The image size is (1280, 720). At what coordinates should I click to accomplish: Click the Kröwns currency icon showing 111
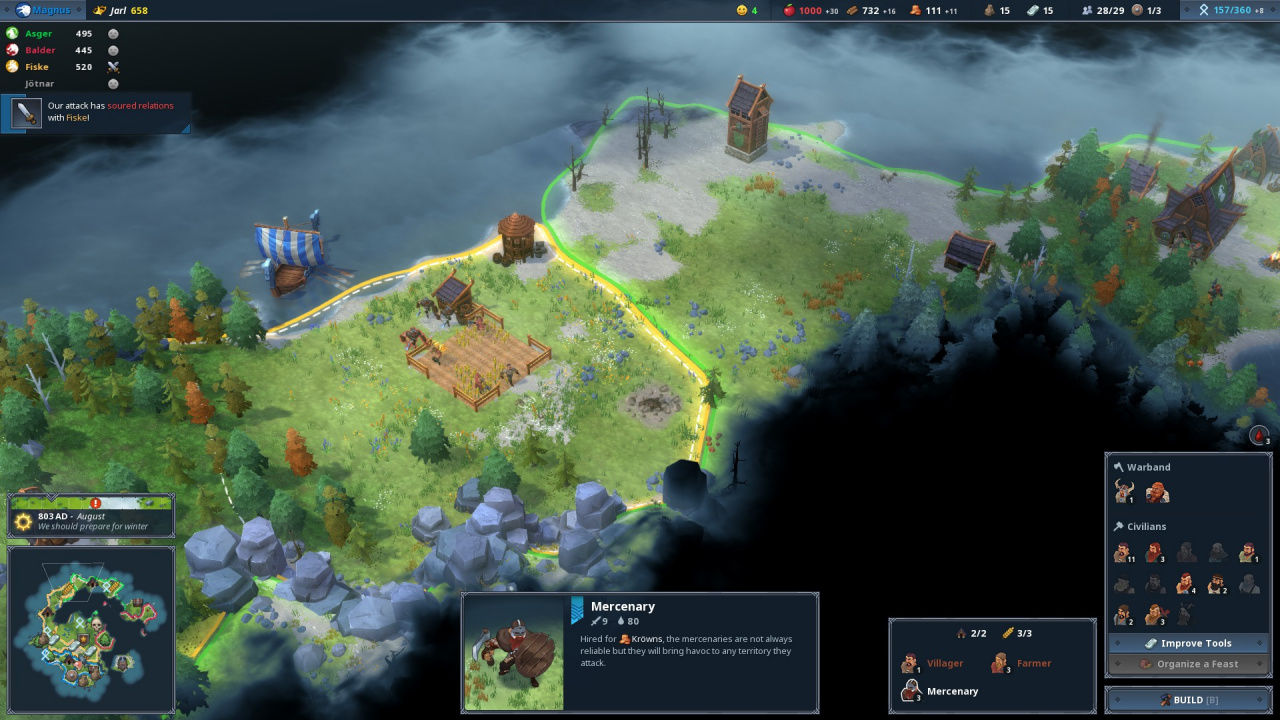point(917,10)
